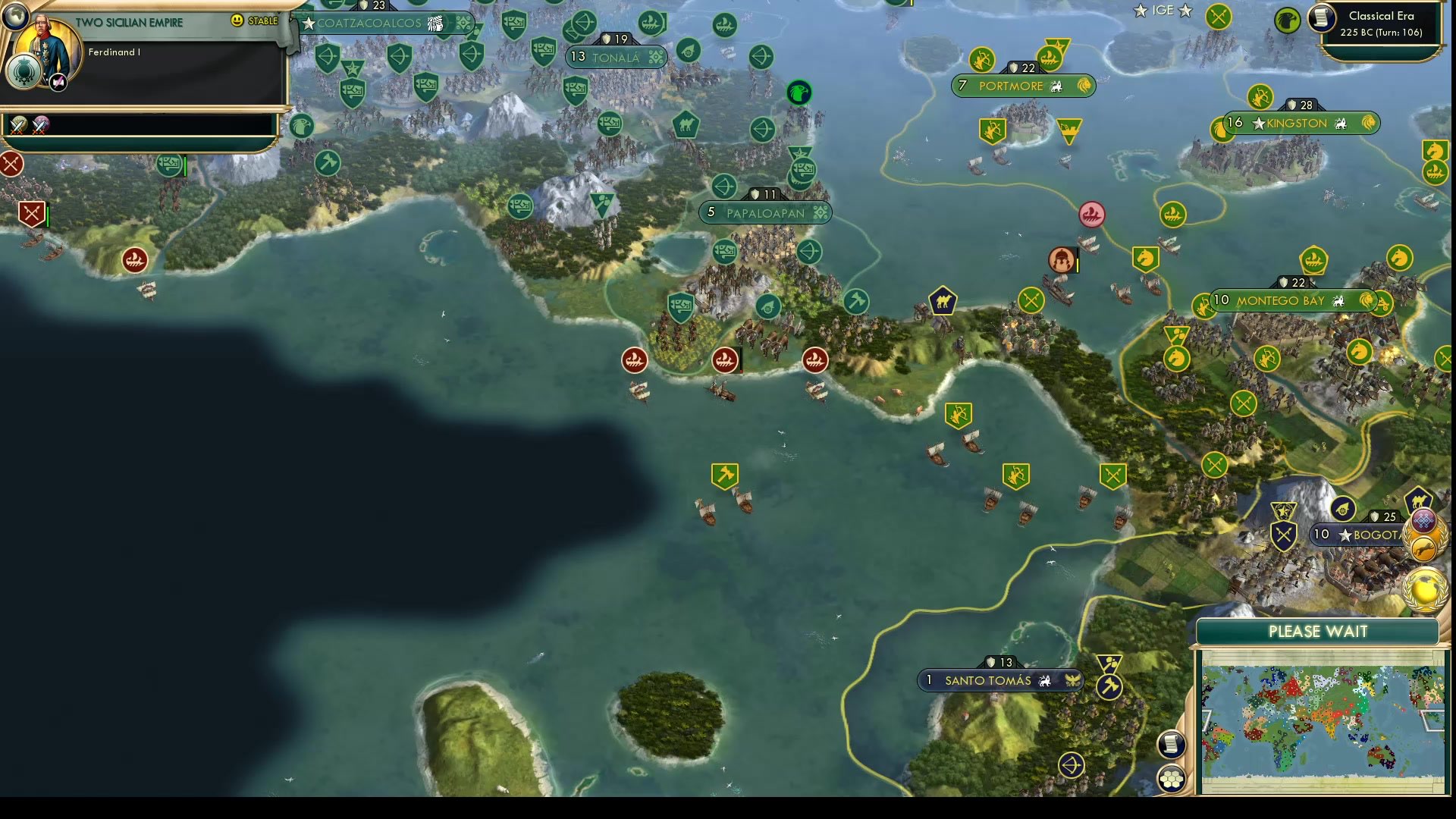Click the eagle icon beside the era panel
The image size is (1456, 819).
(1288, 20)
